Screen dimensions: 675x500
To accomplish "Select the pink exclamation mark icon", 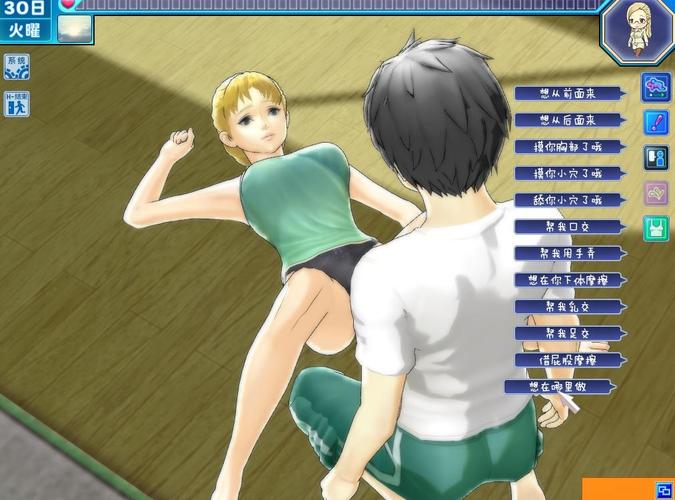I will (x=656, y=123).
